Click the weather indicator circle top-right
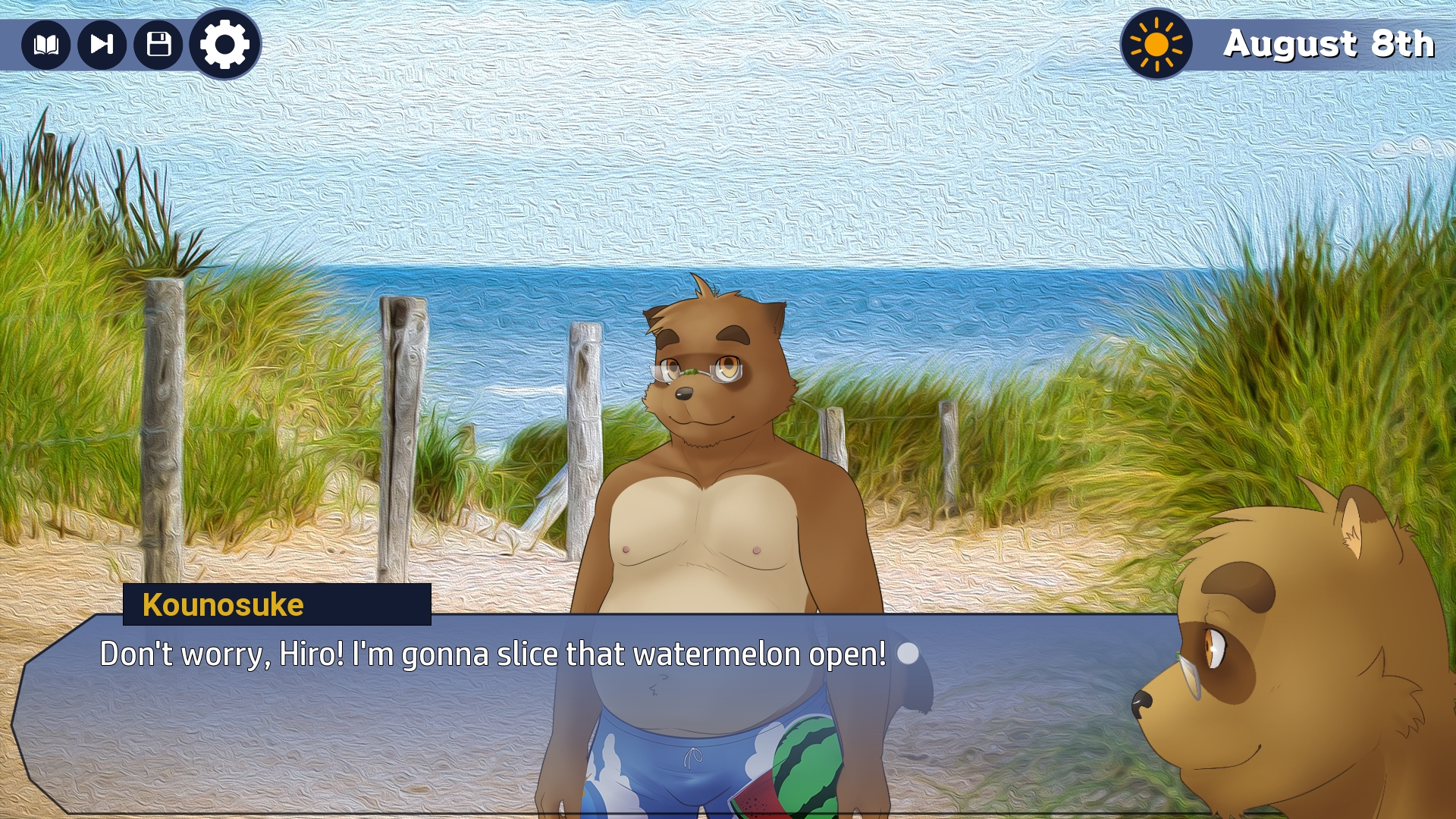 point(1155,44)
